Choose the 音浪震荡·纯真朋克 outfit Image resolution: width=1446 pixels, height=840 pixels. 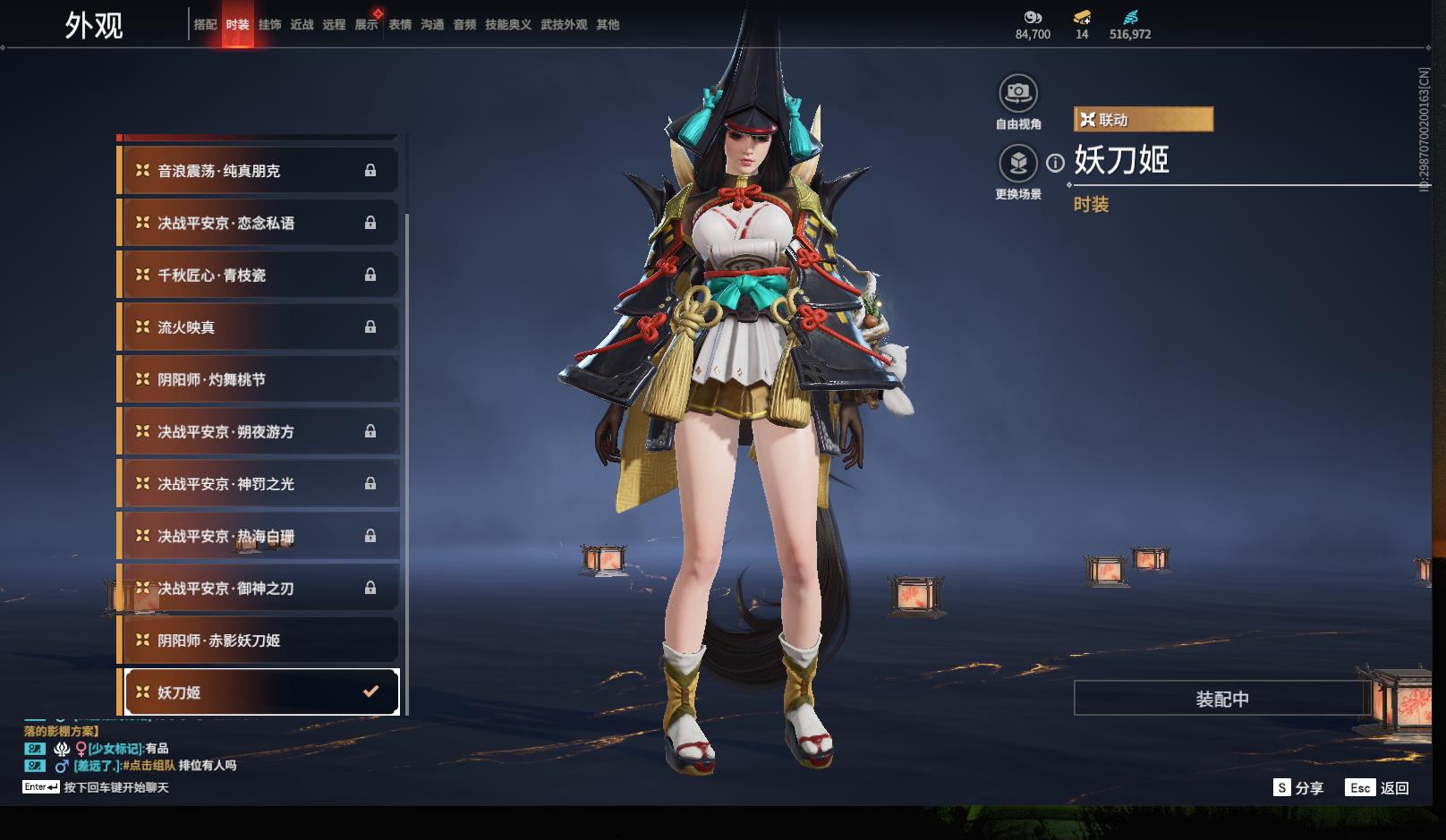click(259, 170)
